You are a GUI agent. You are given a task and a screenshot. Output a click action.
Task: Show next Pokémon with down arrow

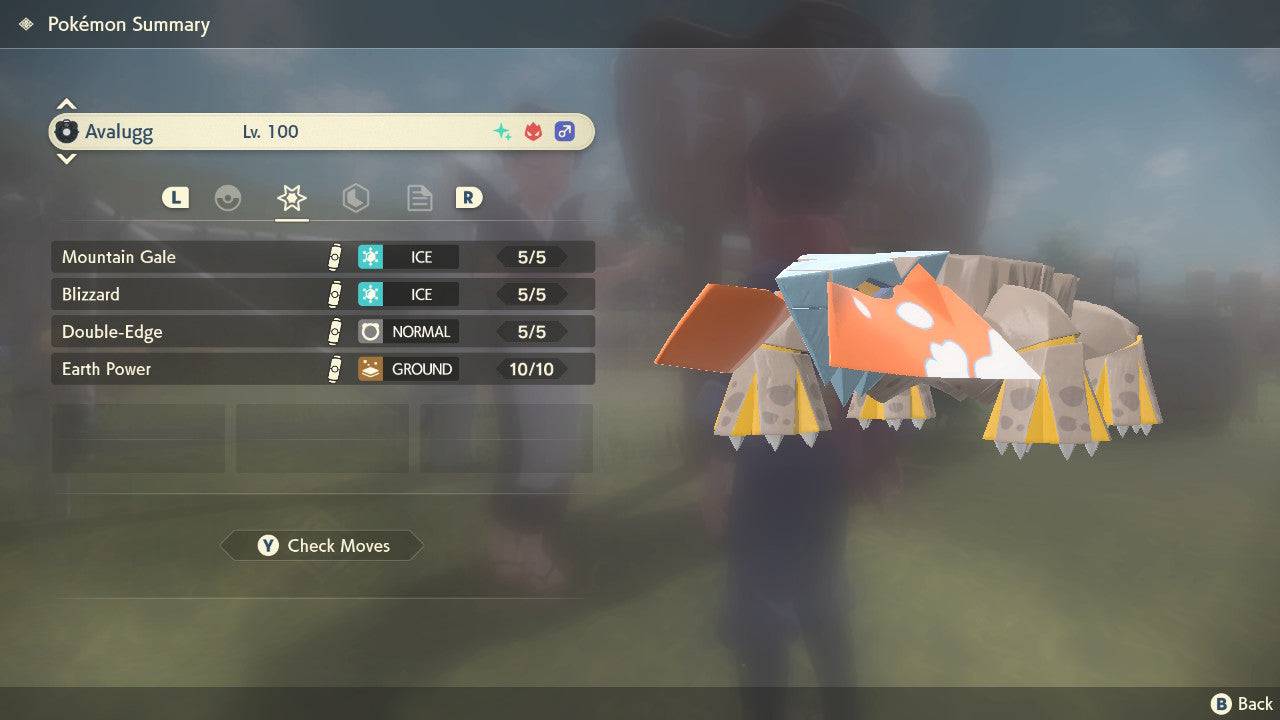coord(66,158)
